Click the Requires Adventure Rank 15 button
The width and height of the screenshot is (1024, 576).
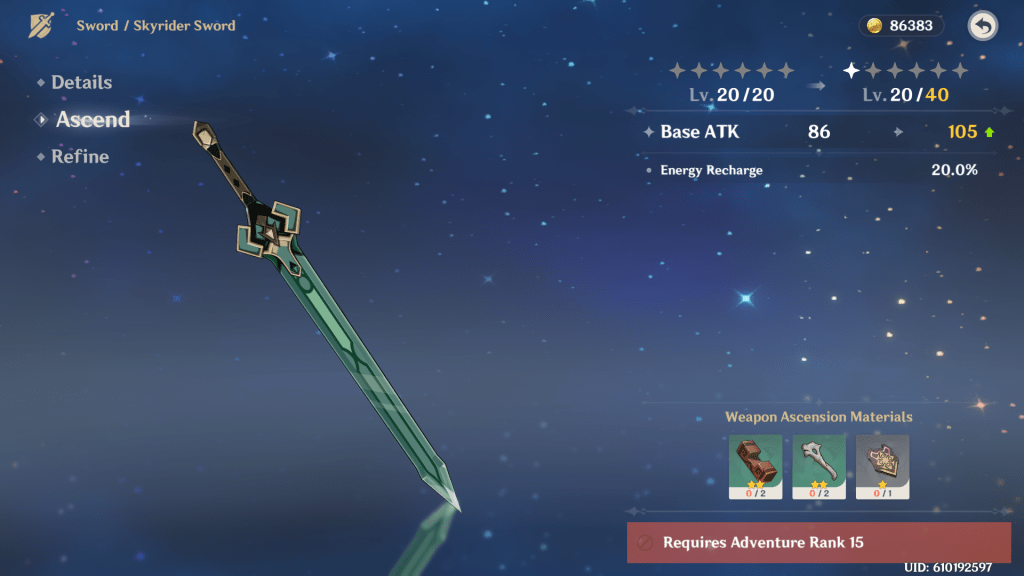coord(819,542)
